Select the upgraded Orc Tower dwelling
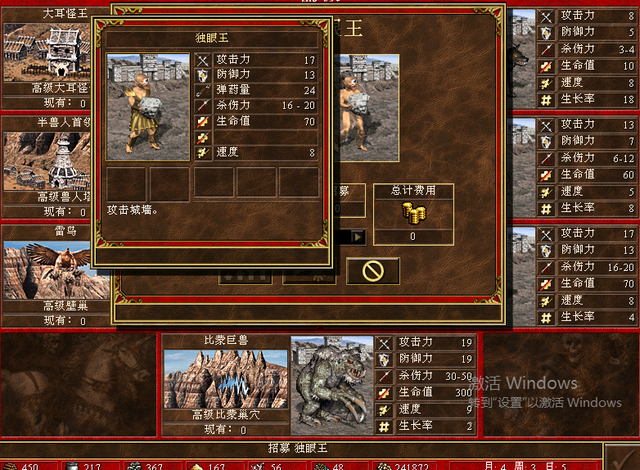The width and height of the screenshot is (640, 470). 50,160
